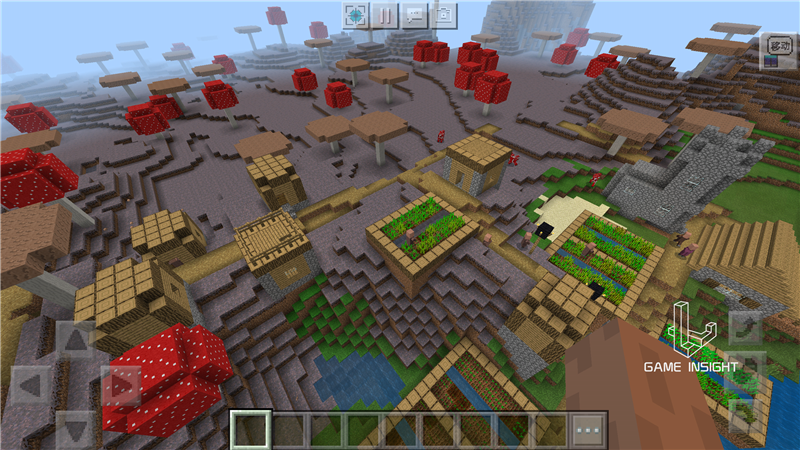
Task: Pause the game
Action: [x=385, y=15]
